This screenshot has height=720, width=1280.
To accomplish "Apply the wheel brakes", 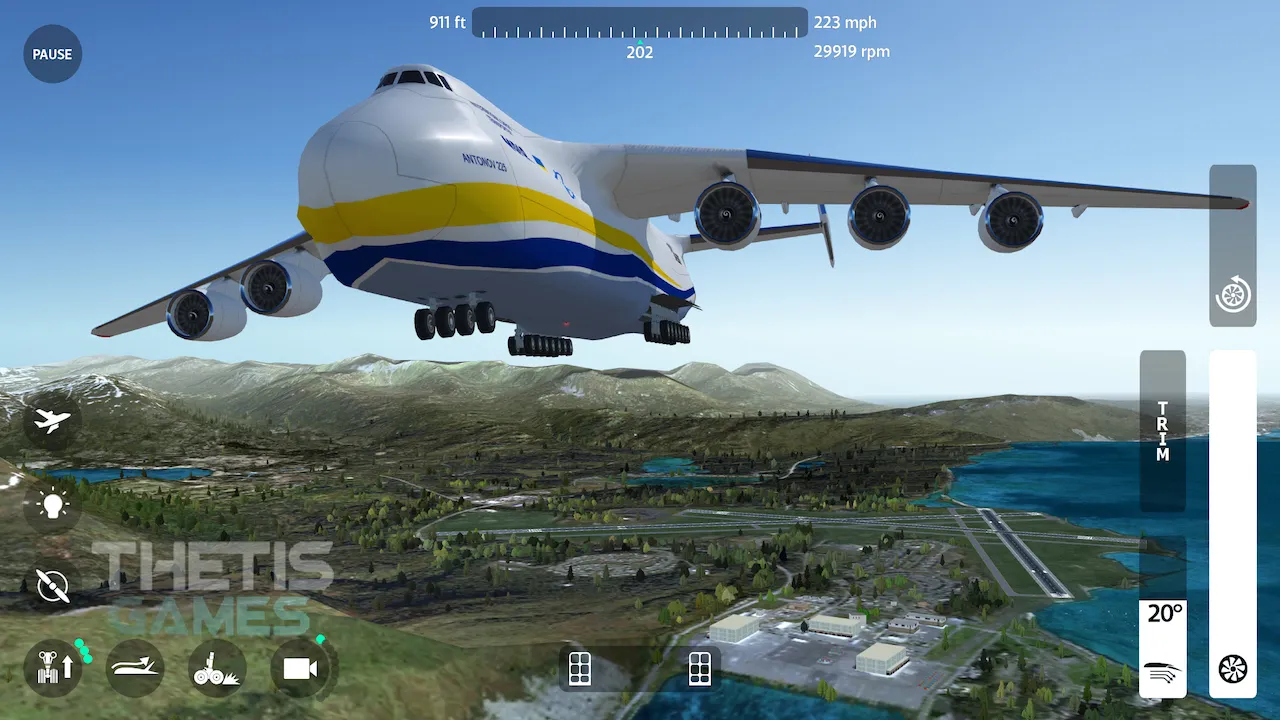I will (217, 668).
